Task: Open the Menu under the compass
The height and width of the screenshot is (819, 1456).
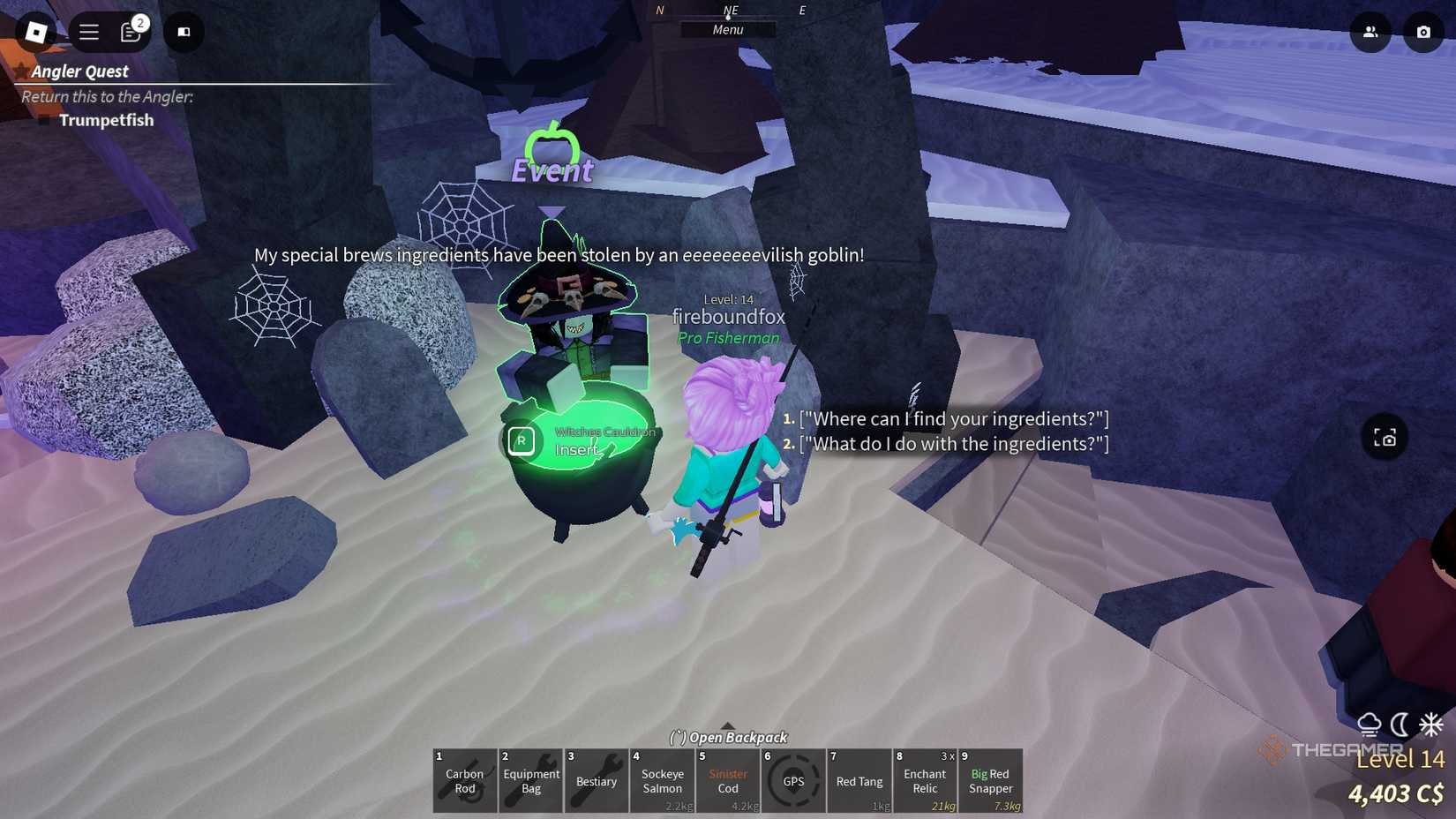Action: pos(727,29)
